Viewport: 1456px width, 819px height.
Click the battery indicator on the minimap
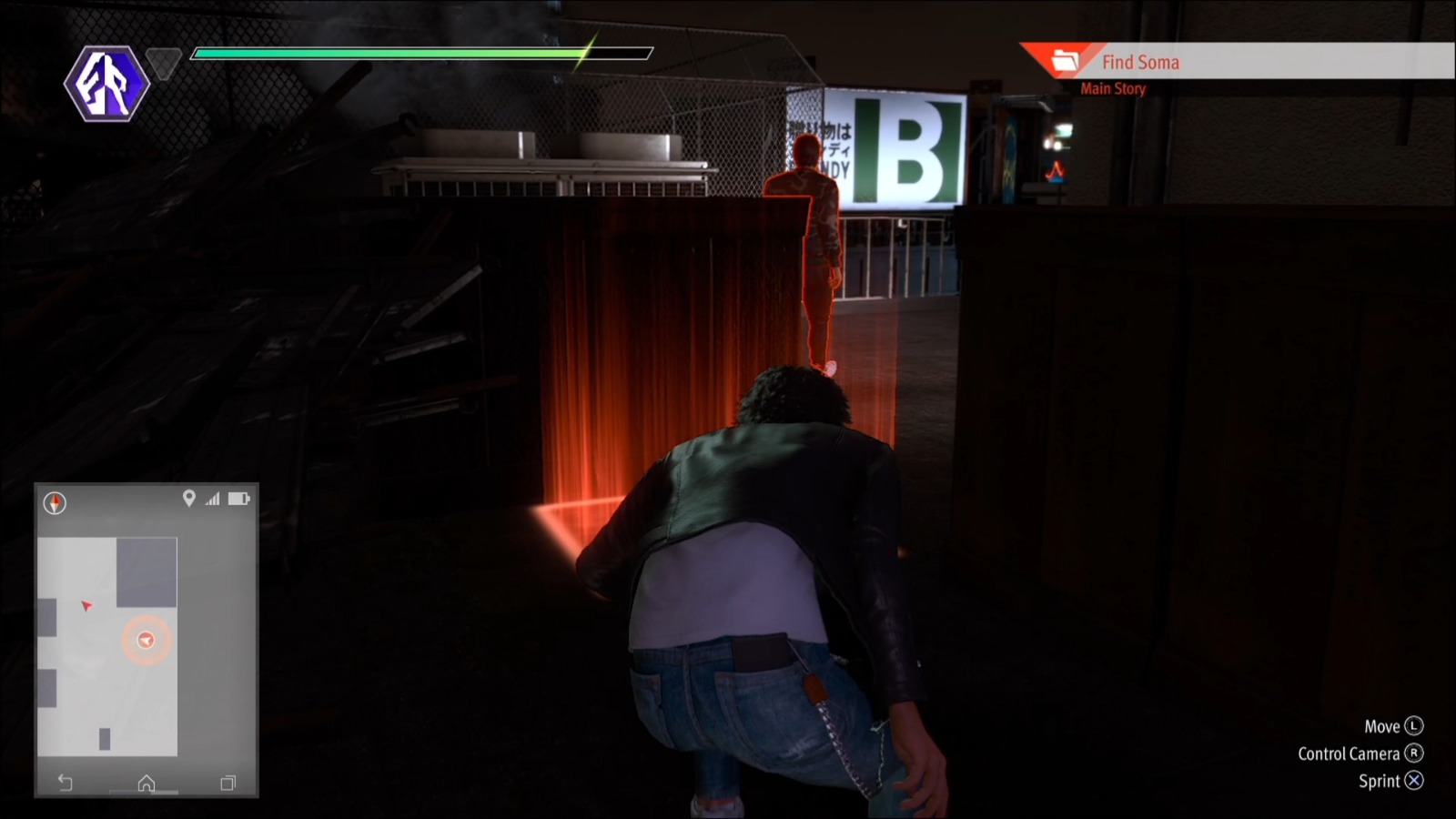click(238, 498)
